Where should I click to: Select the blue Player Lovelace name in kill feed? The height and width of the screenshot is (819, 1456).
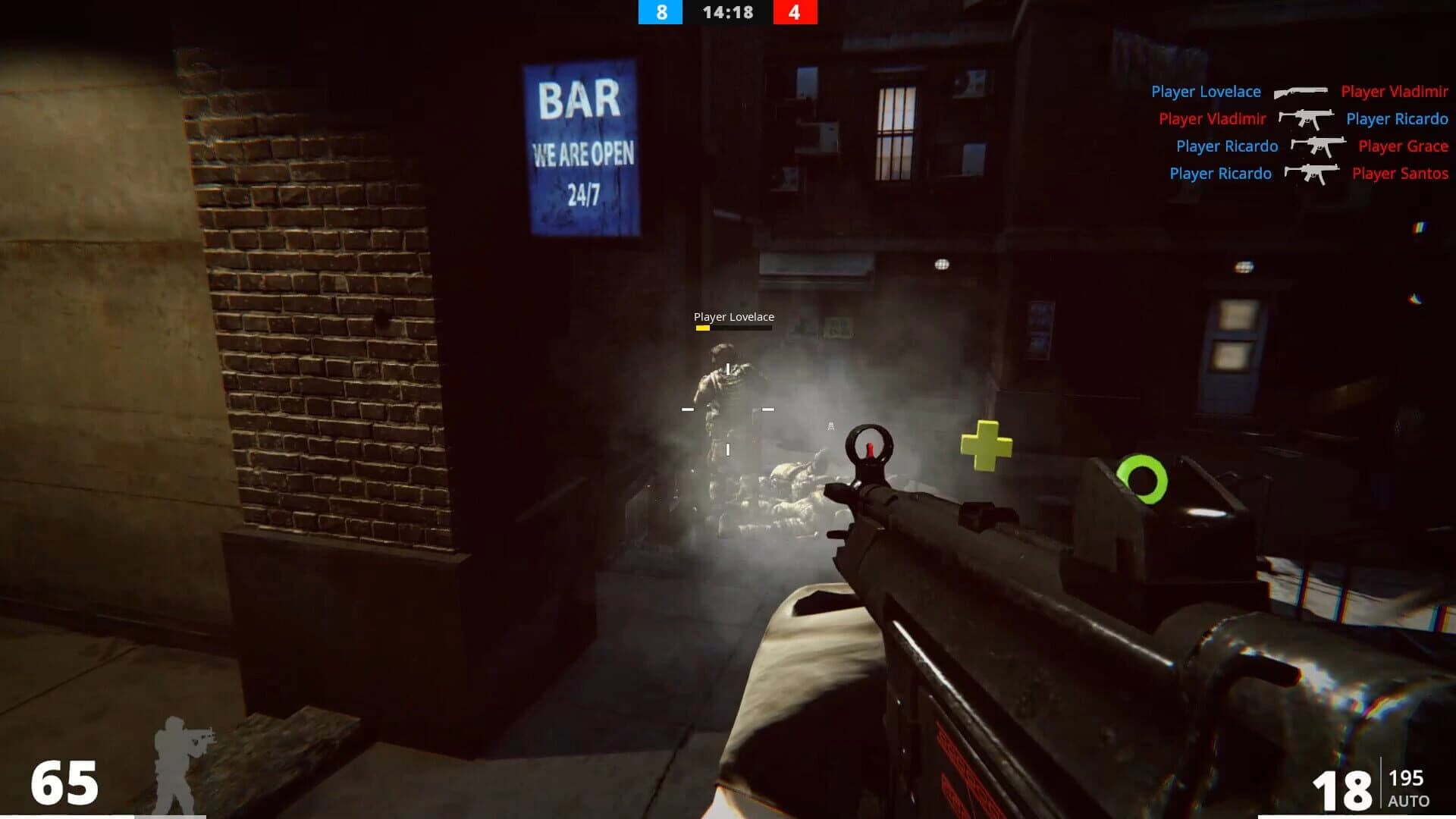tap(1205, 91)
